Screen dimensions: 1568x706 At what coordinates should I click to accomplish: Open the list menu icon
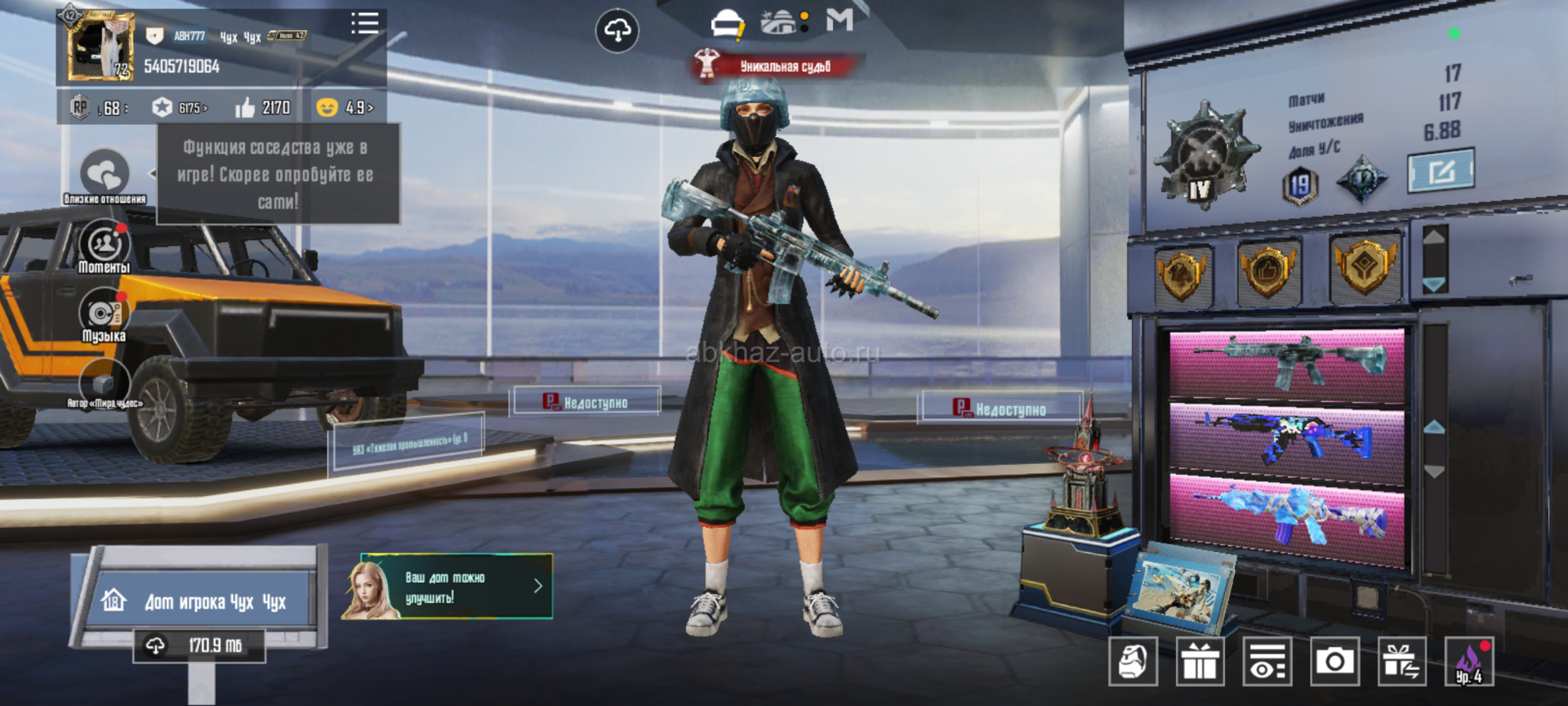tap(364, 24)
